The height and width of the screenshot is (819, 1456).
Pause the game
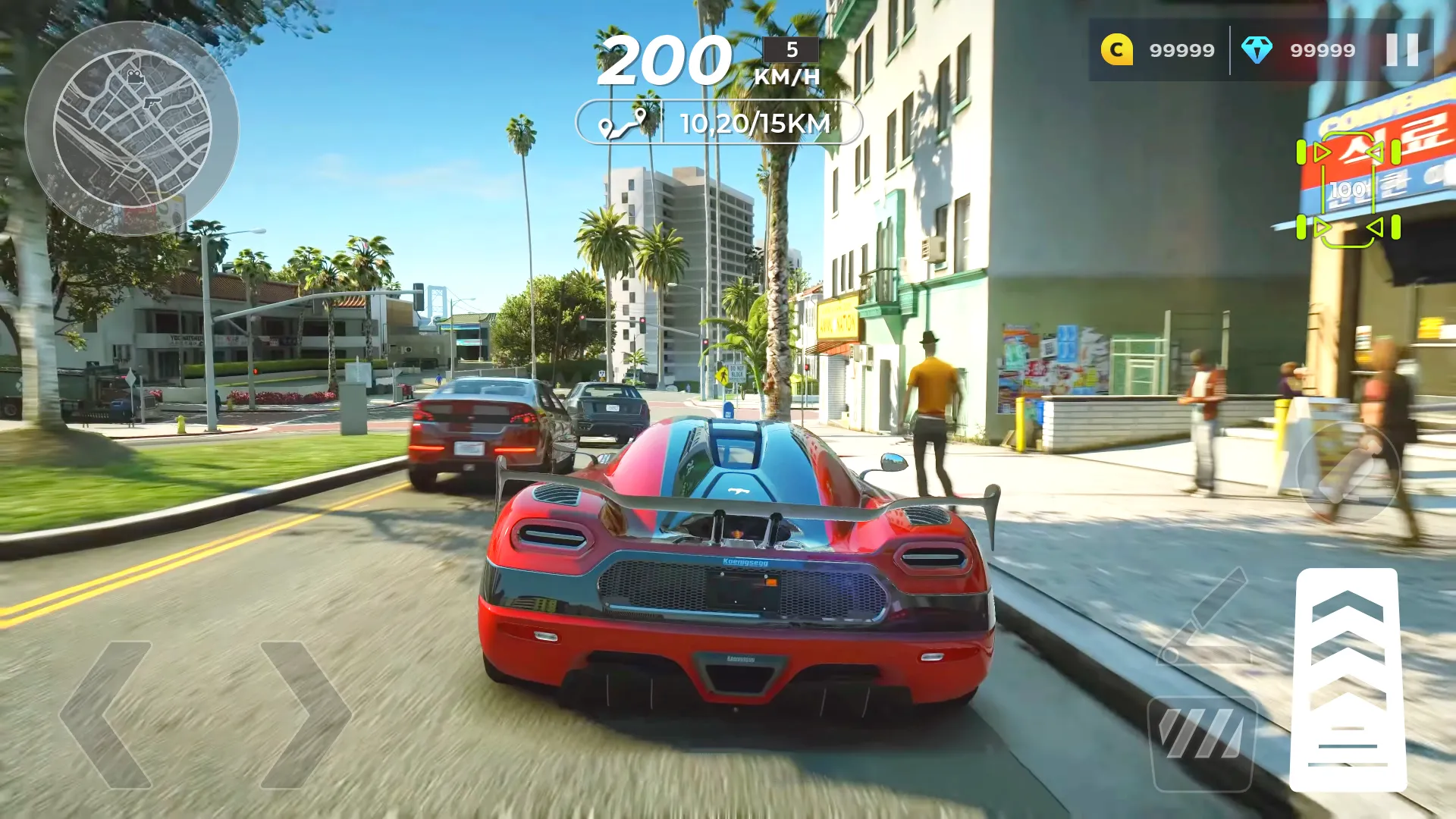click(x=1402, y=50)
